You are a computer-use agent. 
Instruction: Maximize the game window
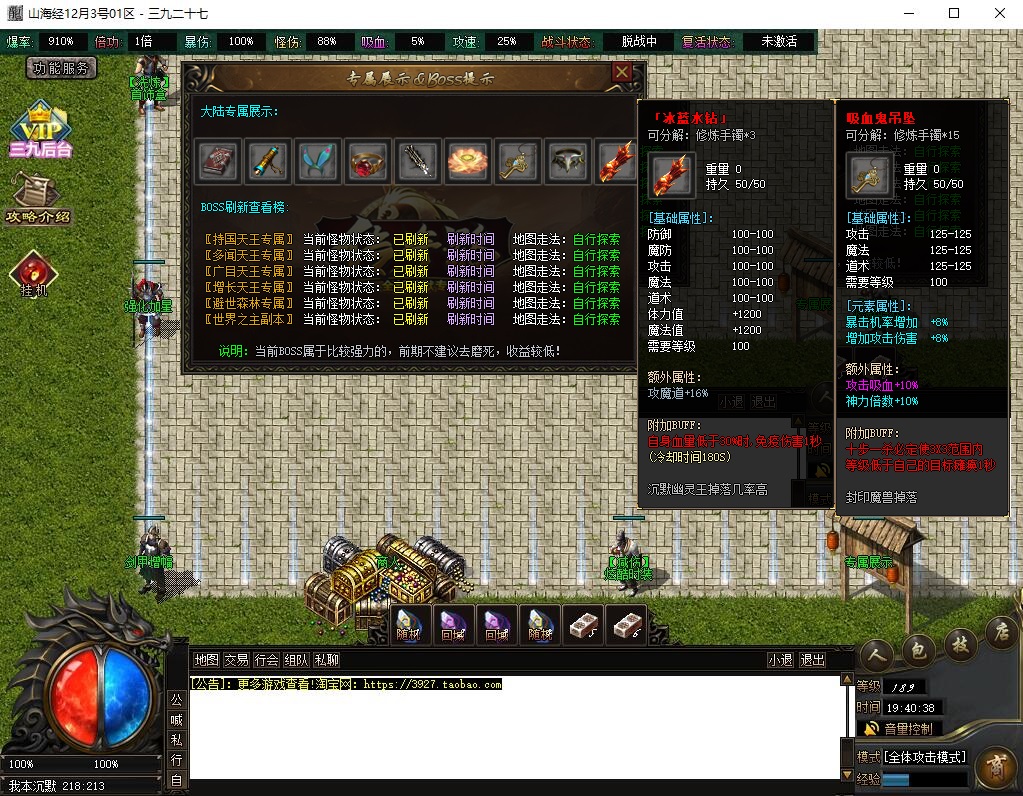point(954,14)
